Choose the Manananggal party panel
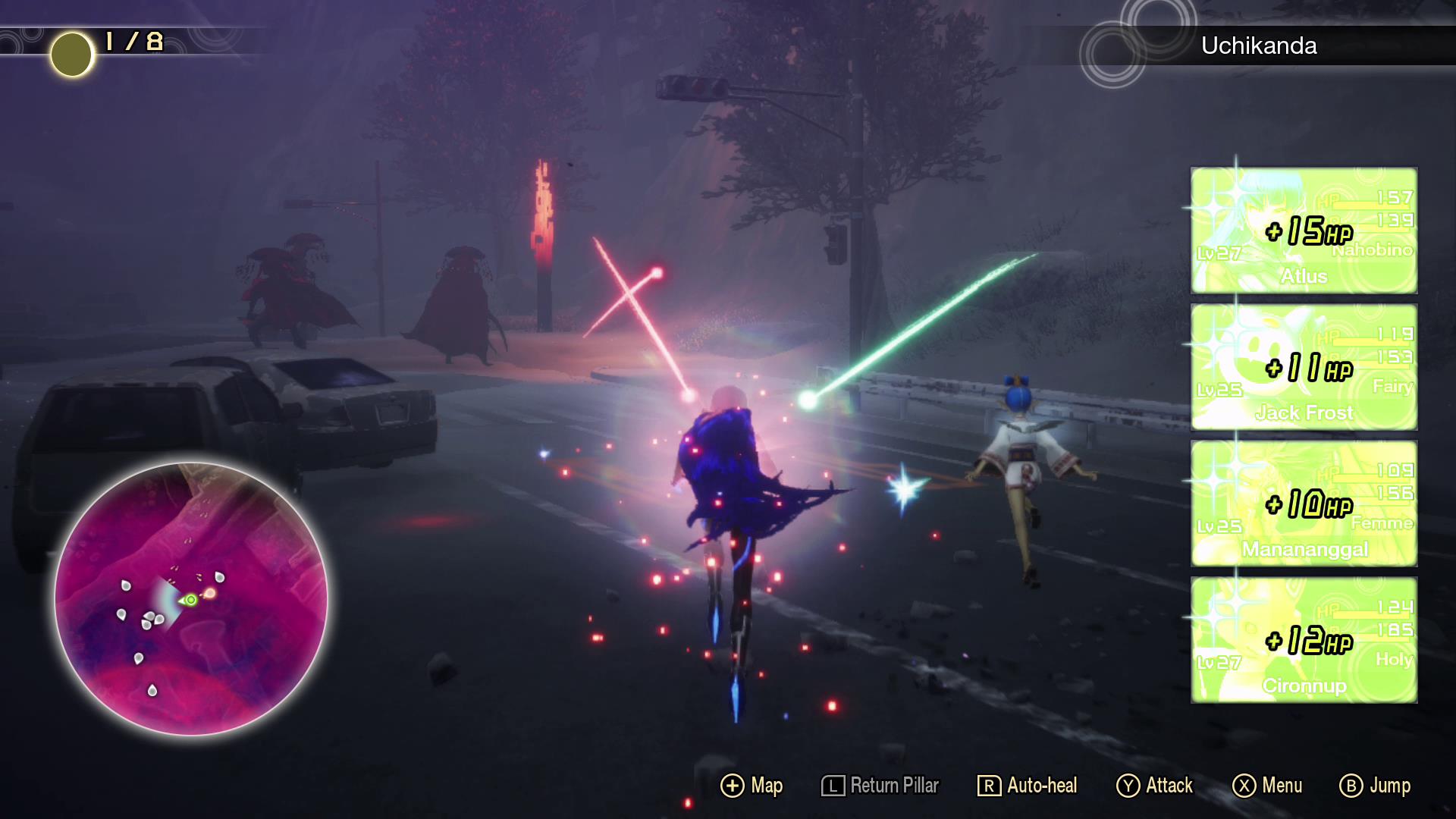Screen dimensions: 1456x819 1304,504
